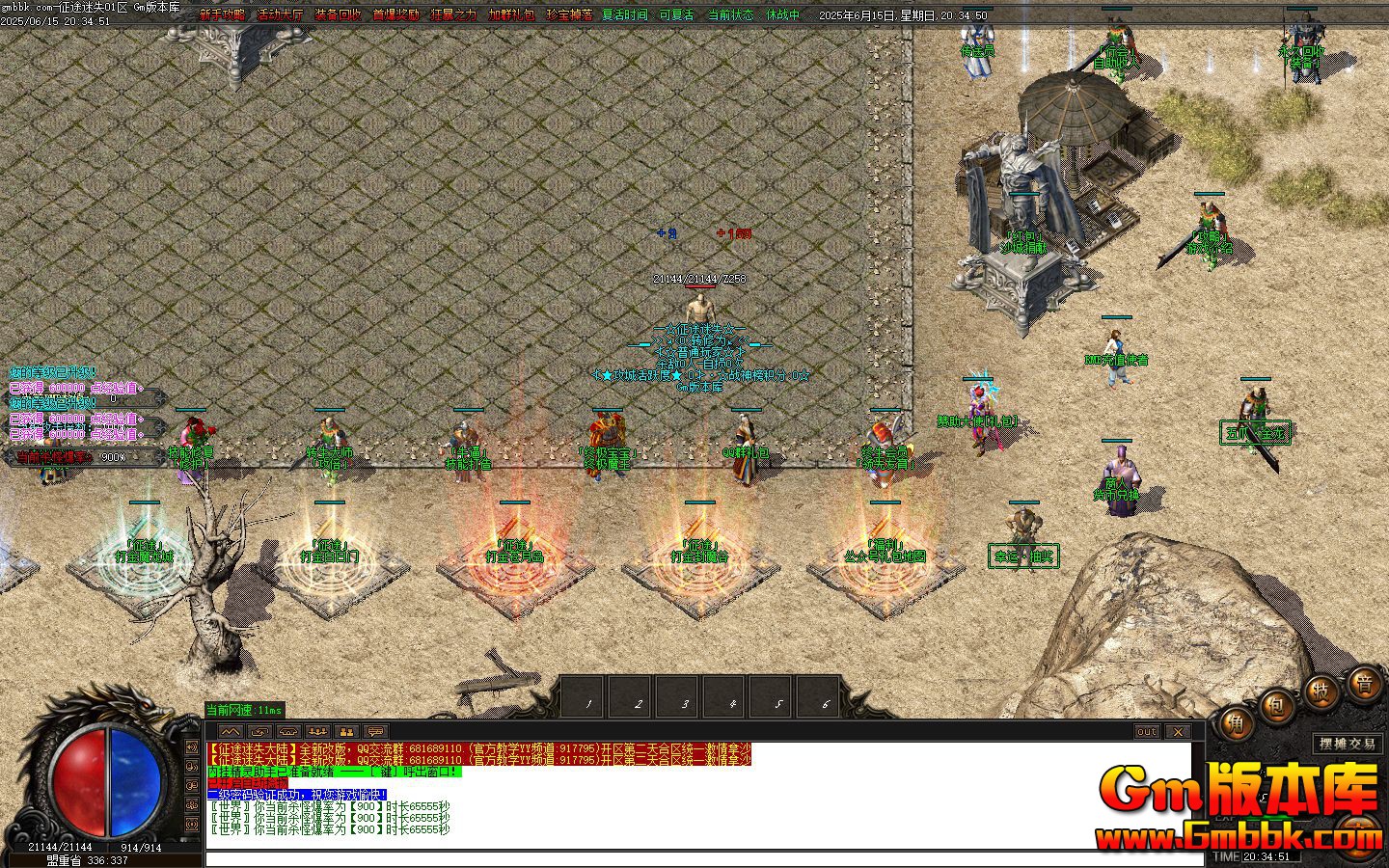Screen dimensions: 1389x868
Task: Open the character (角) panel
Action: (1239, 723)
